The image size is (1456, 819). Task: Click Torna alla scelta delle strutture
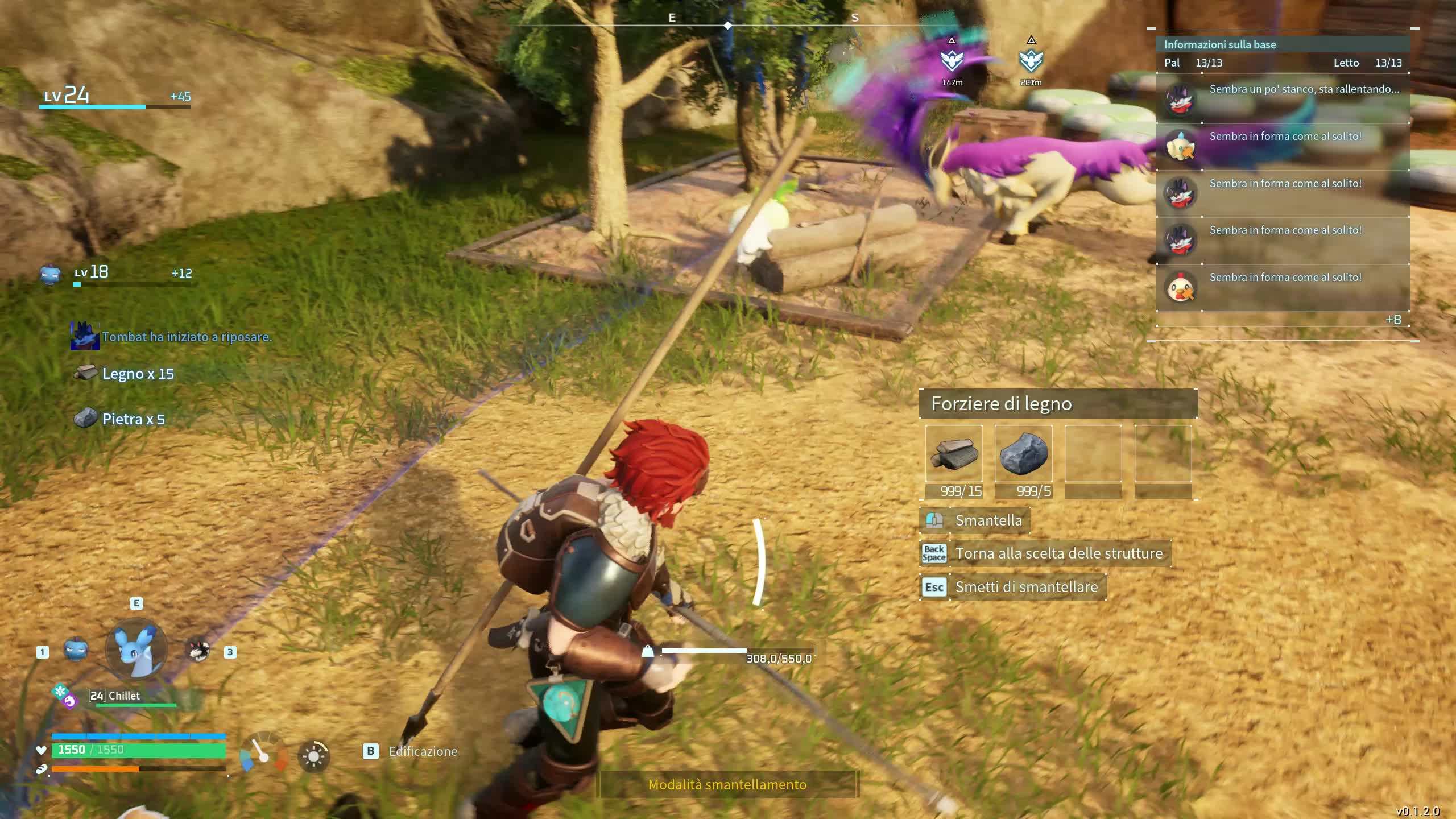click(1058, 553)
